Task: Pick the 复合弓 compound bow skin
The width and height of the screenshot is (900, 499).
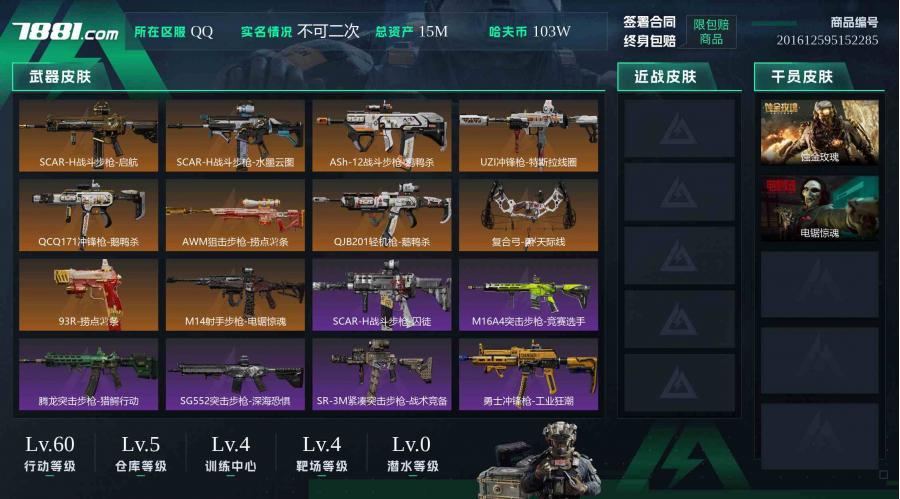Action: click(x=529, y=214)
